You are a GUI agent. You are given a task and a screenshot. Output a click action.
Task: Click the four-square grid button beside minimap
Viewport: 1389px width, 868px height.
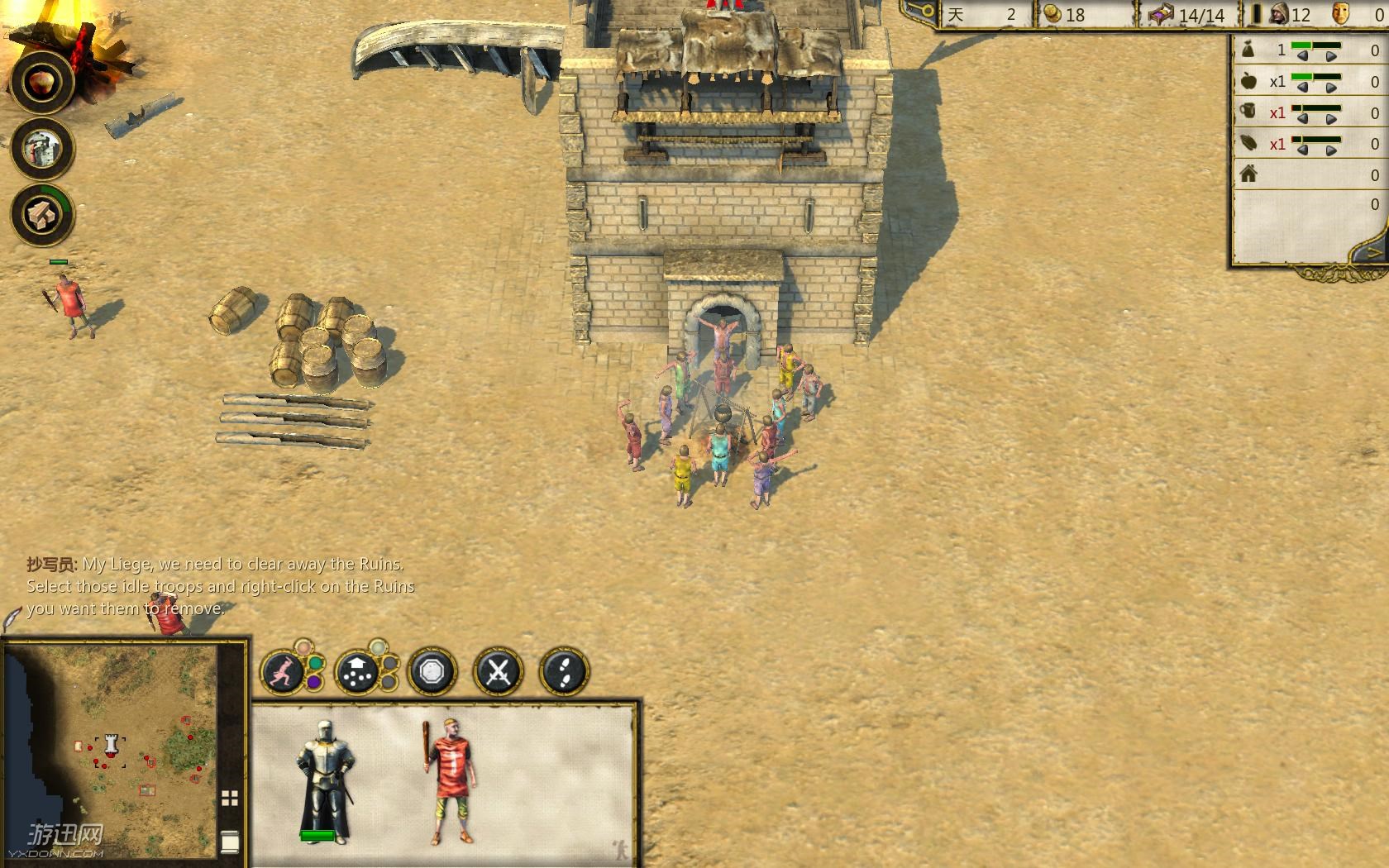point(230,798)
